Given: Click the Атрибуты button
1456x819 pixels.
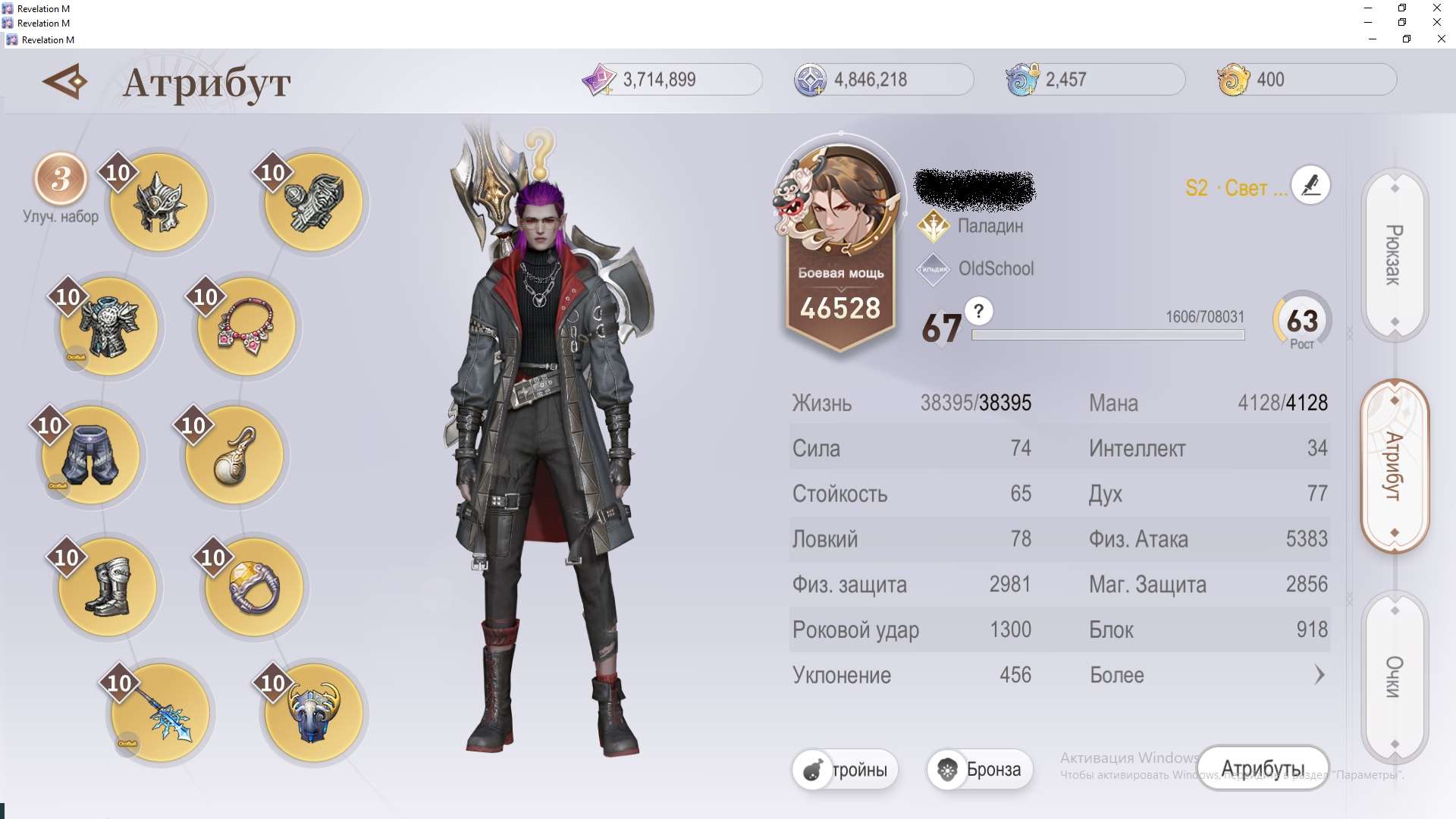Looking at the screenshot, I should click(1263, 769).
